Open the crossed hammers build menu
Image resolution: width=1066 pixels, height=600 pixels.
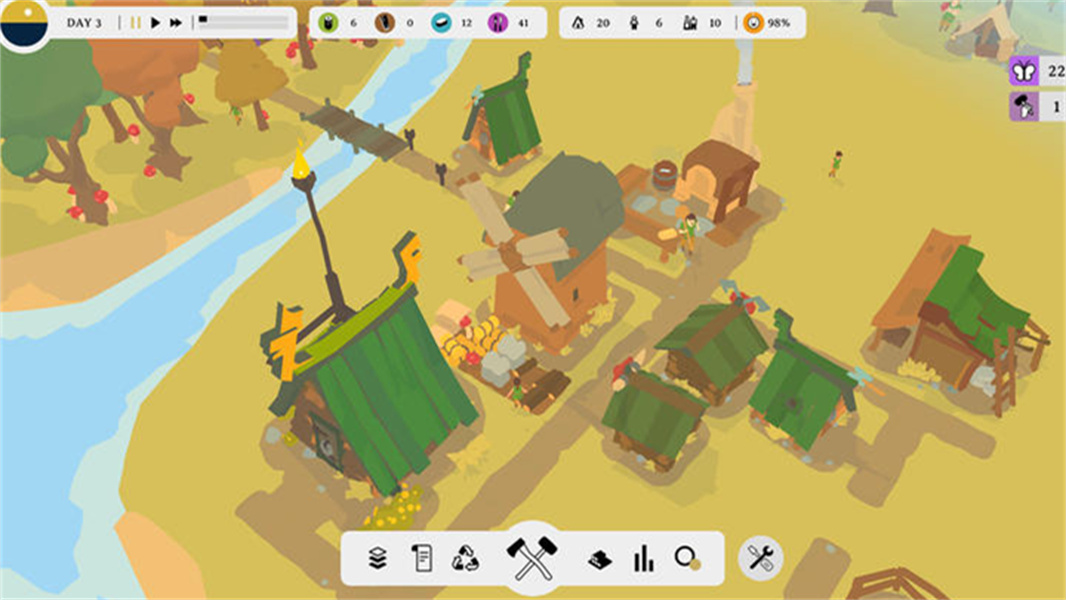(x=532, y=558)
